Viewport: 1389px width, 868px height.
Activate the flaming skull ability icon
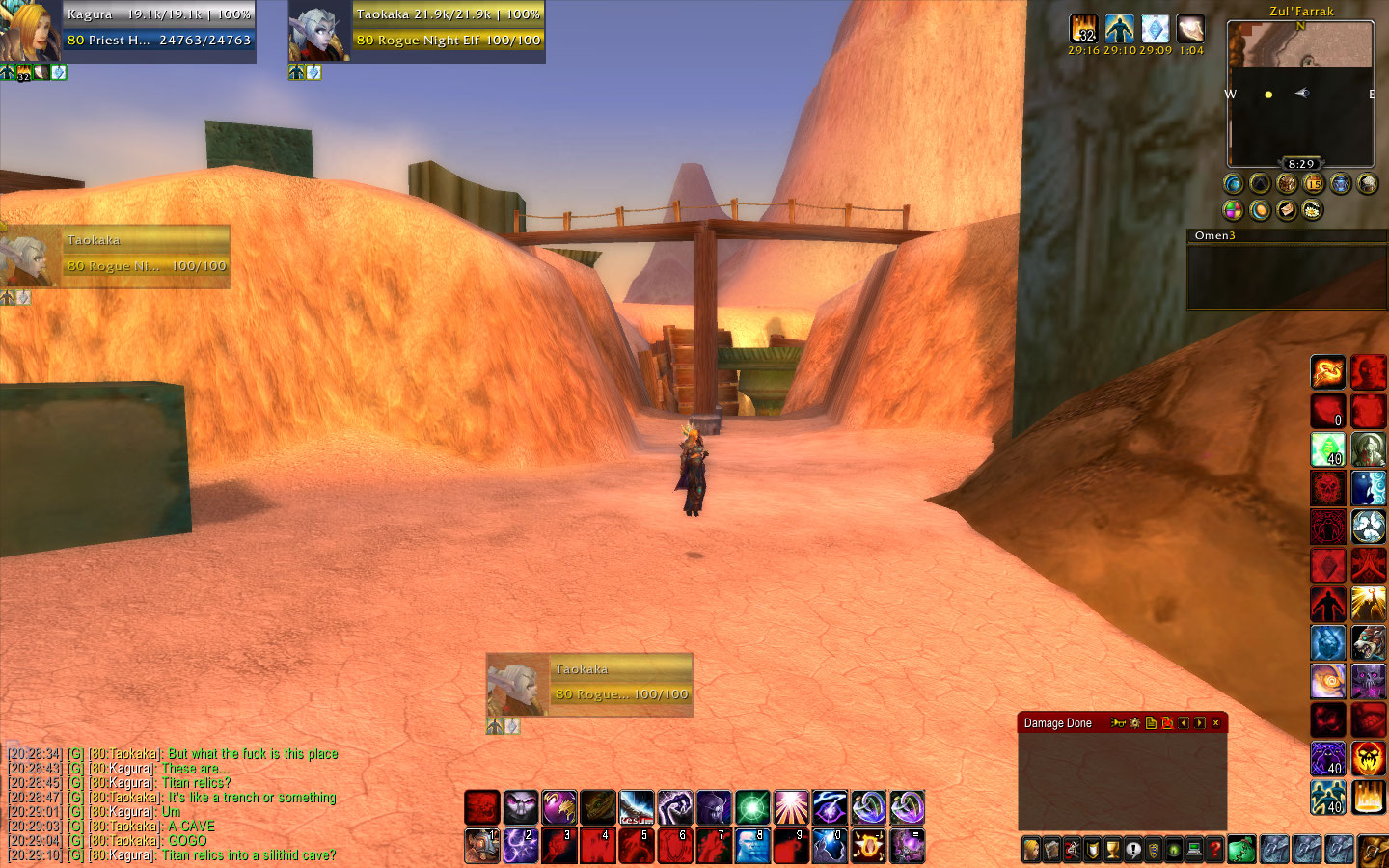coord(1368,758)
